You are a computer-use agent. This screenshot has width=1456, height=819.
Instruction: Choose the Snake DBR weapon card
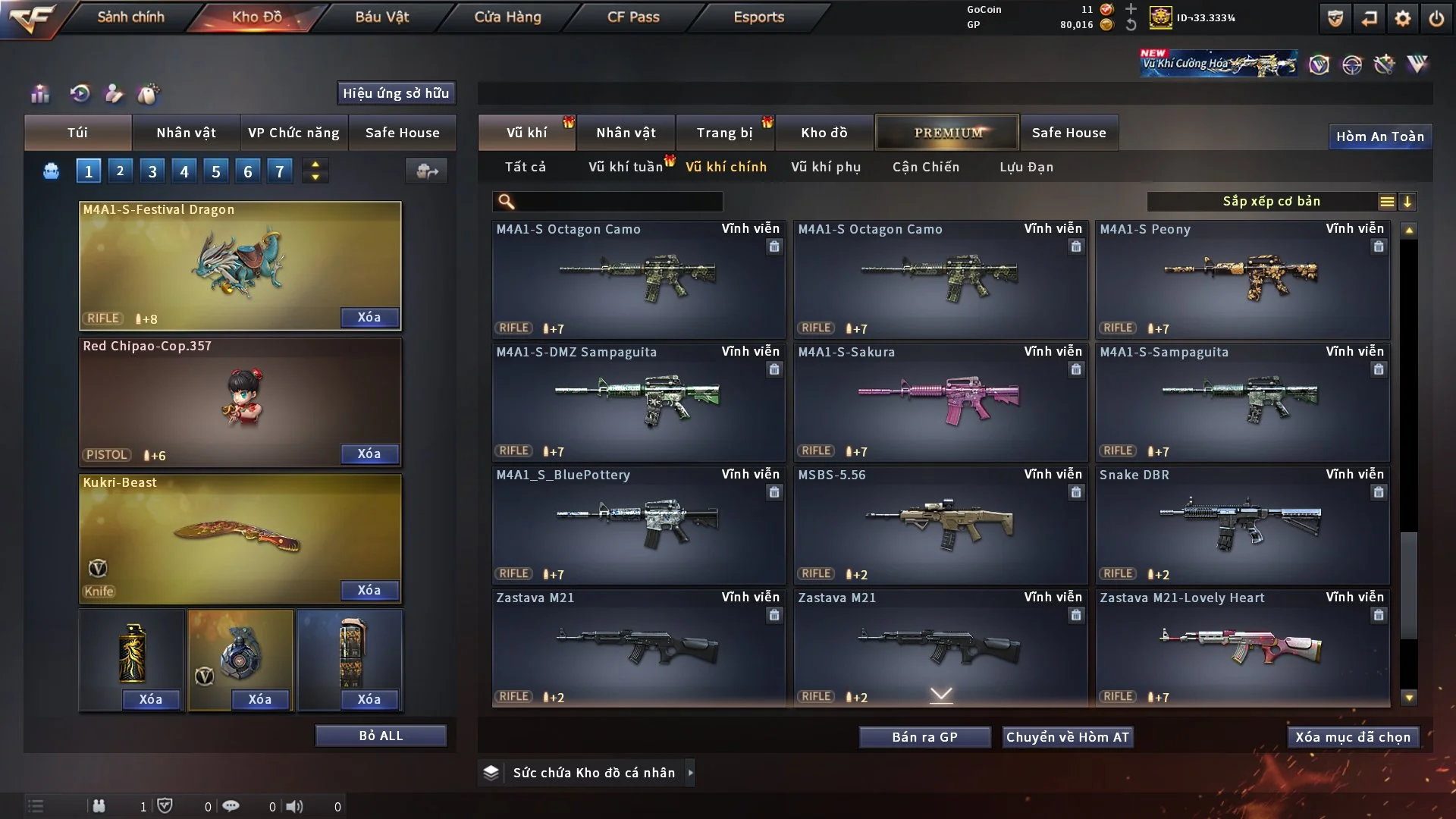pyautogui.click(x=1242, y=525)
